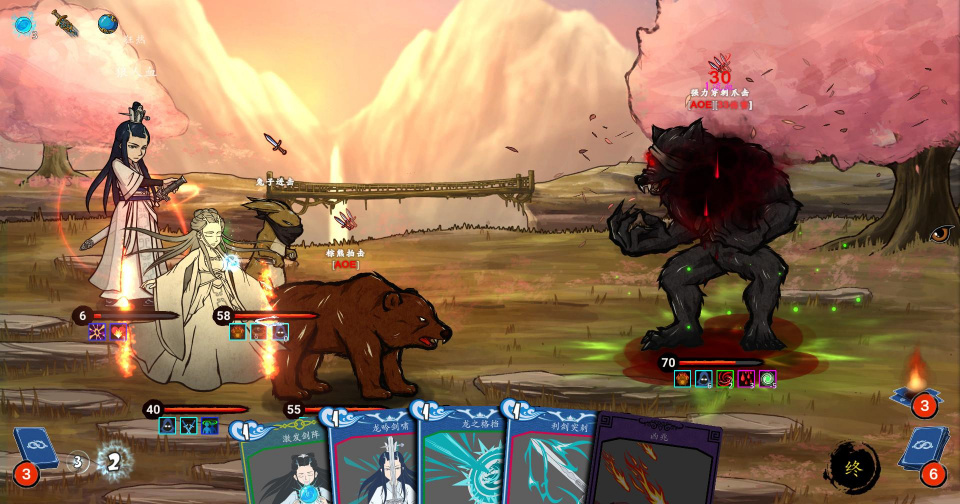Check the werewolf's paw status icon

click(x=683, y=378)
